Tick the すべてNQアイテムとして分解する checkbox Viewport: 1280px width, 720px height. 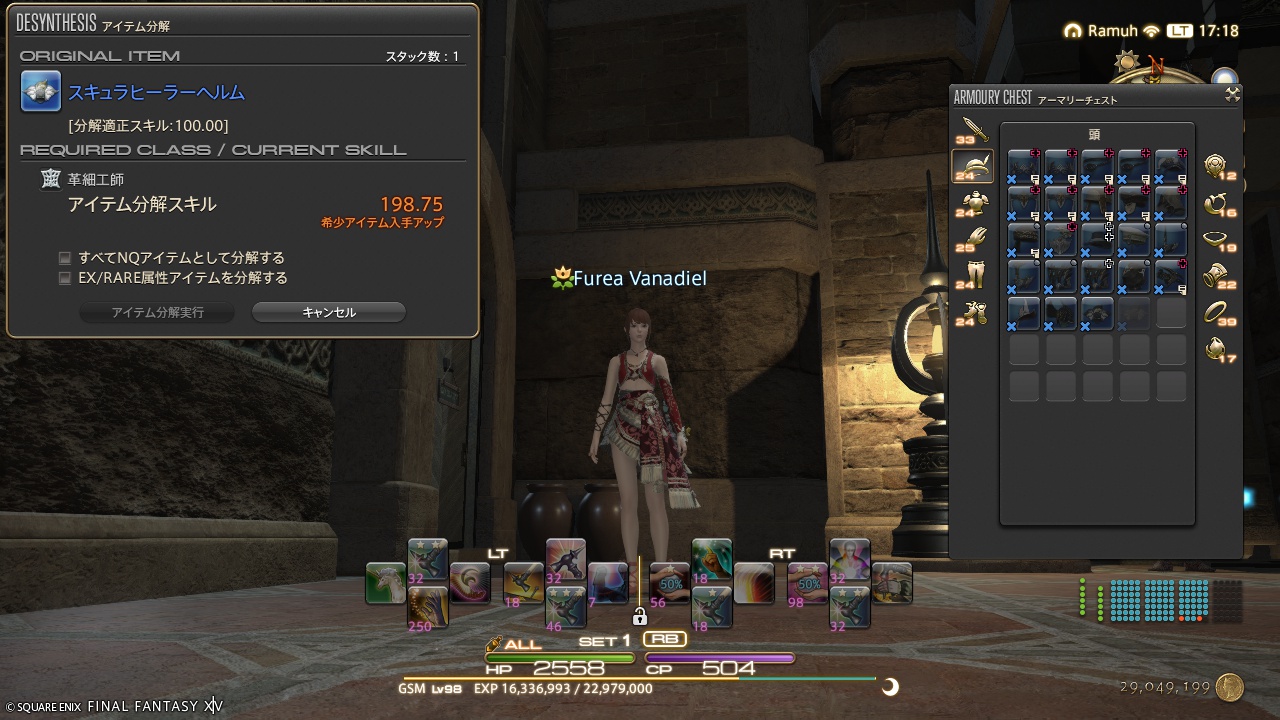point(65,258)
